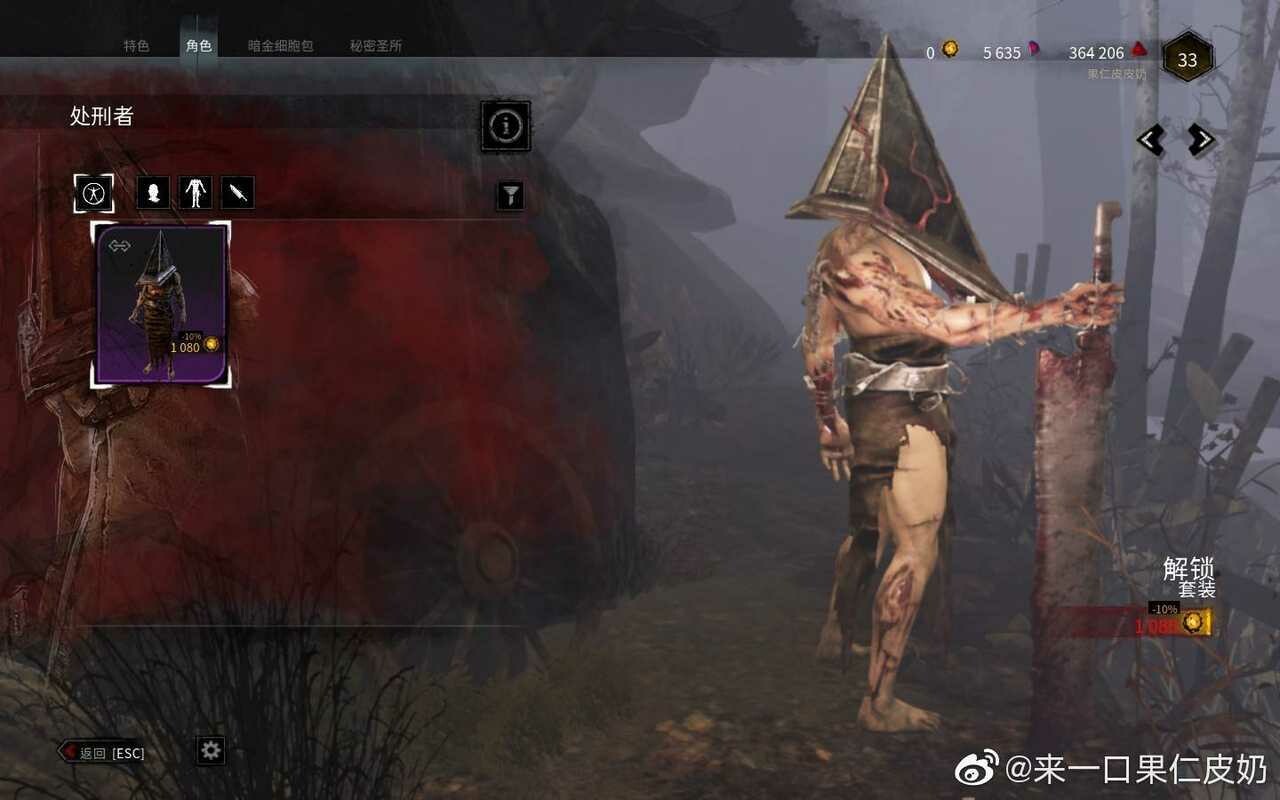This screenshot has height=800, width=1280.
Task: Filter cosmetics by body category
Action: coord(195,193)
